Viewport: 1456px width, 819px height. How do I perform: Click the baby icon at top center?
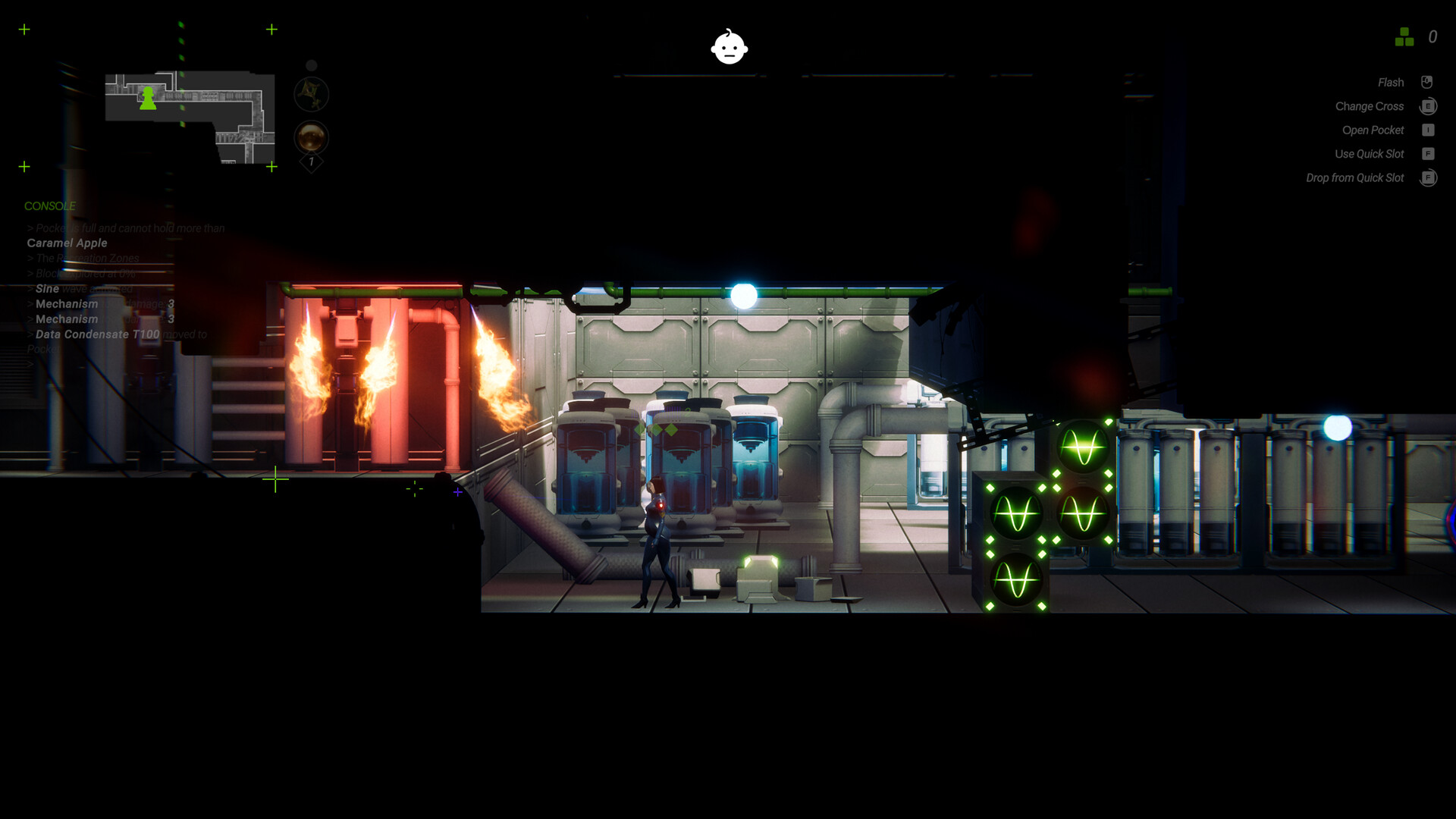pos(729,48)
